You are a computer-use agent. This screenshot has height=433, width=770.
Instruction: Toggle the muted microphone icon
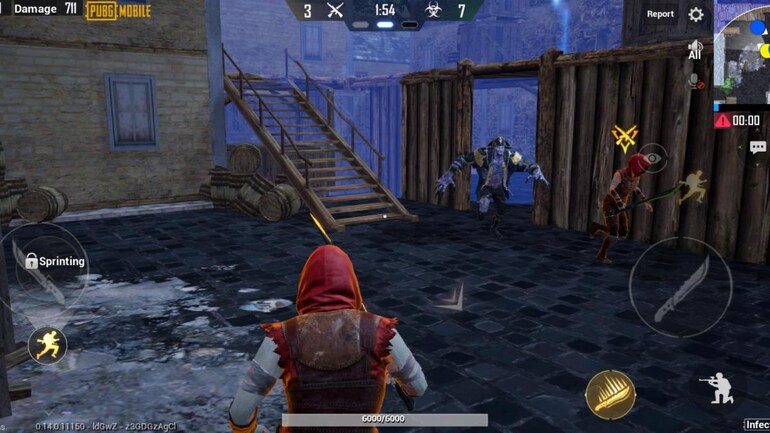coord(696,82)
